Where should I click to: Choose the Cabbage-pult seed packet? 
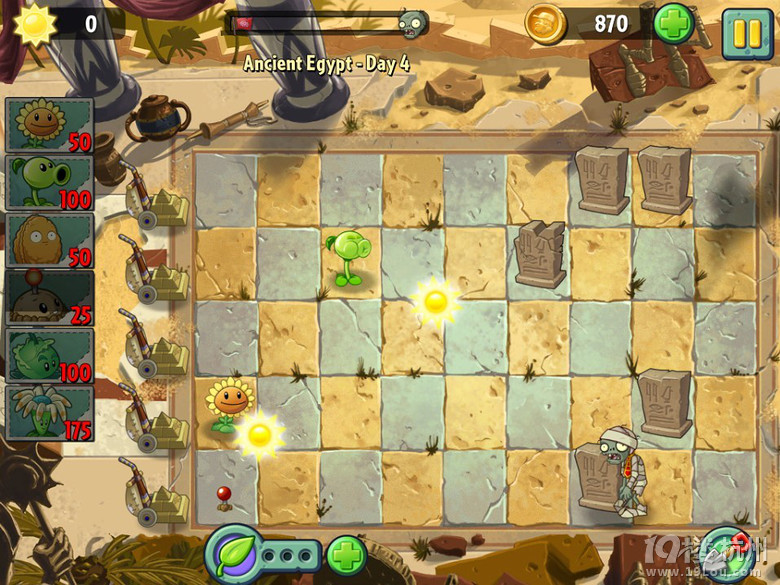coord(49,356)
